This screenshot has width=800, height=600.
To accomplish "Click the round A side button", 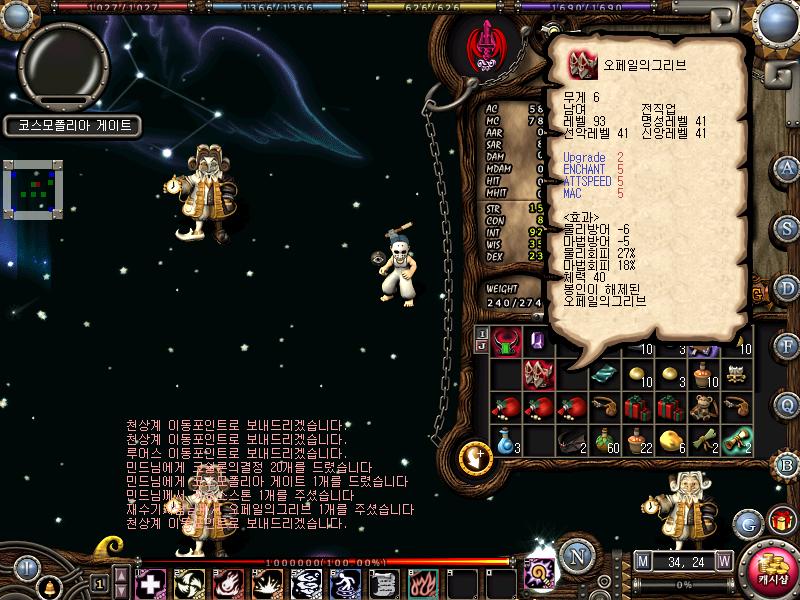I will [787, 168].
